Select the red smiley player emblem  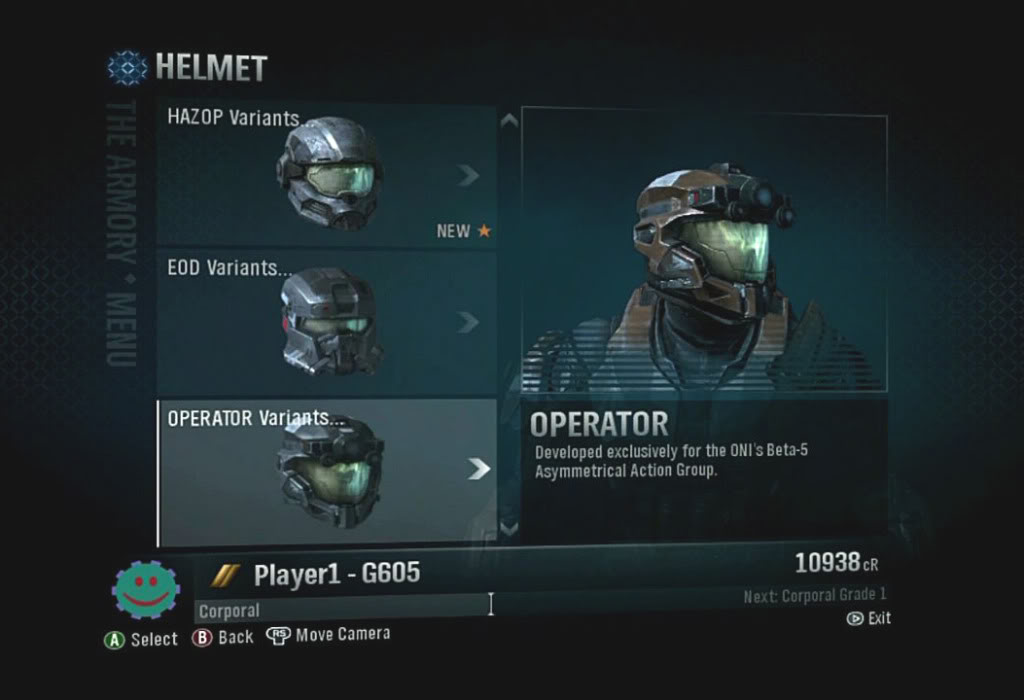(x=146, y=589)
